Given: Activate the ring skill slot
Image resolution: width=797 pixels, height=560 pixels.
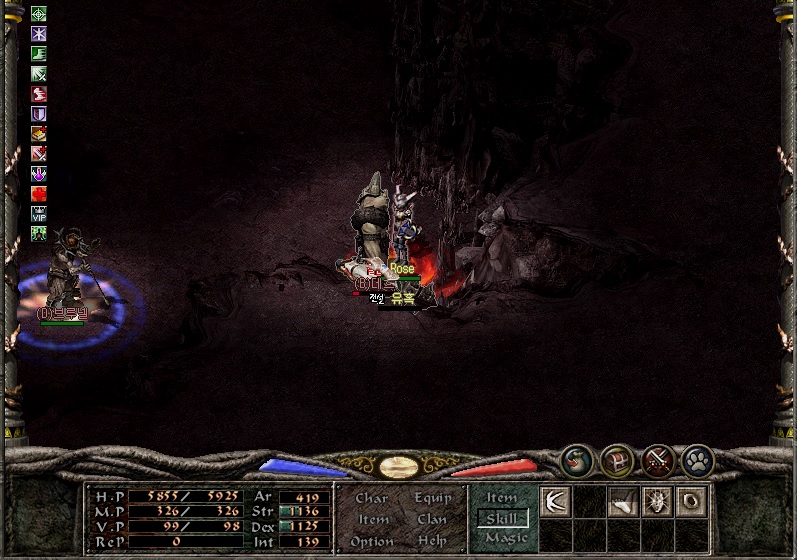Looking at the screenshot, I should click(x=689, y=501).
